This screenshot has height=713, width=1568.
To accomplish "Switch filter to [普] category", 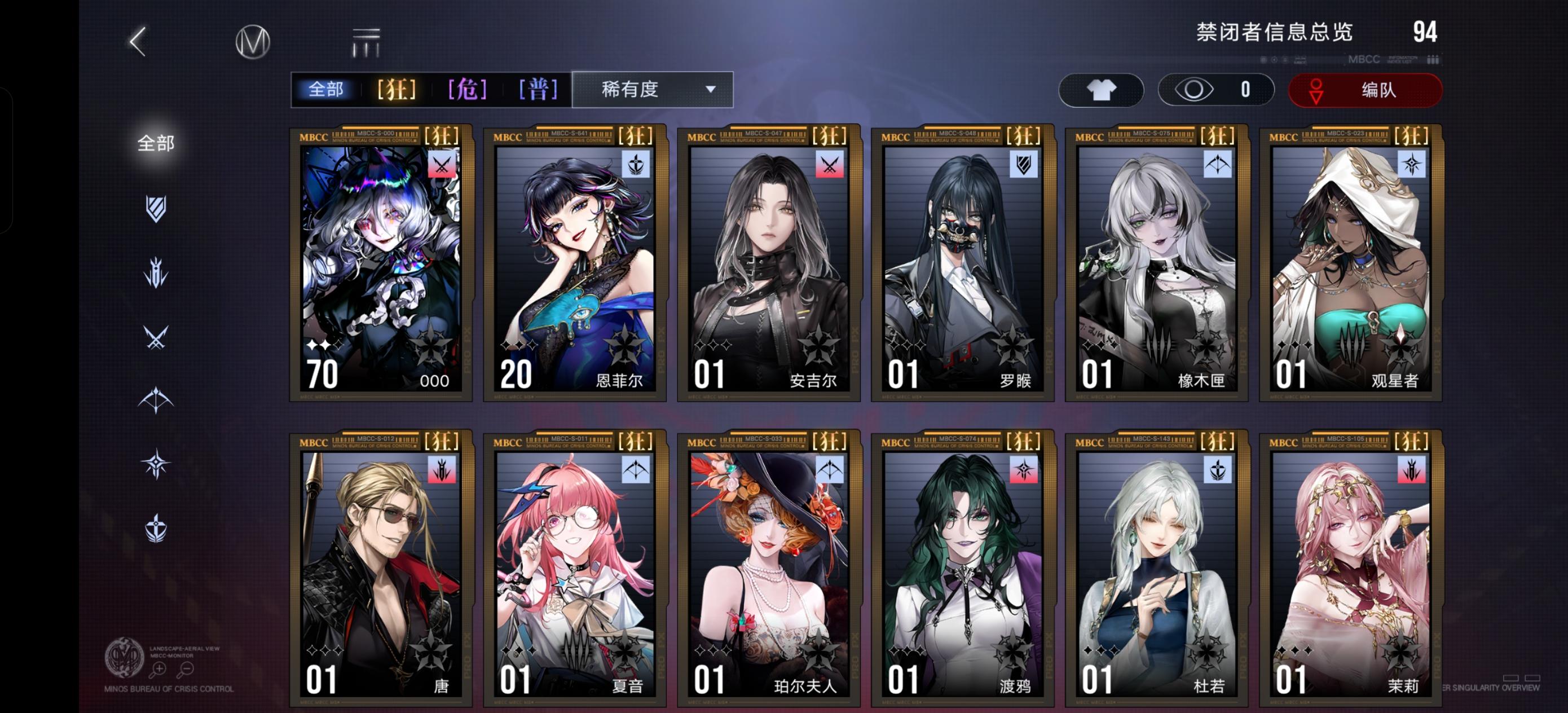I will (x=538, y=89).
